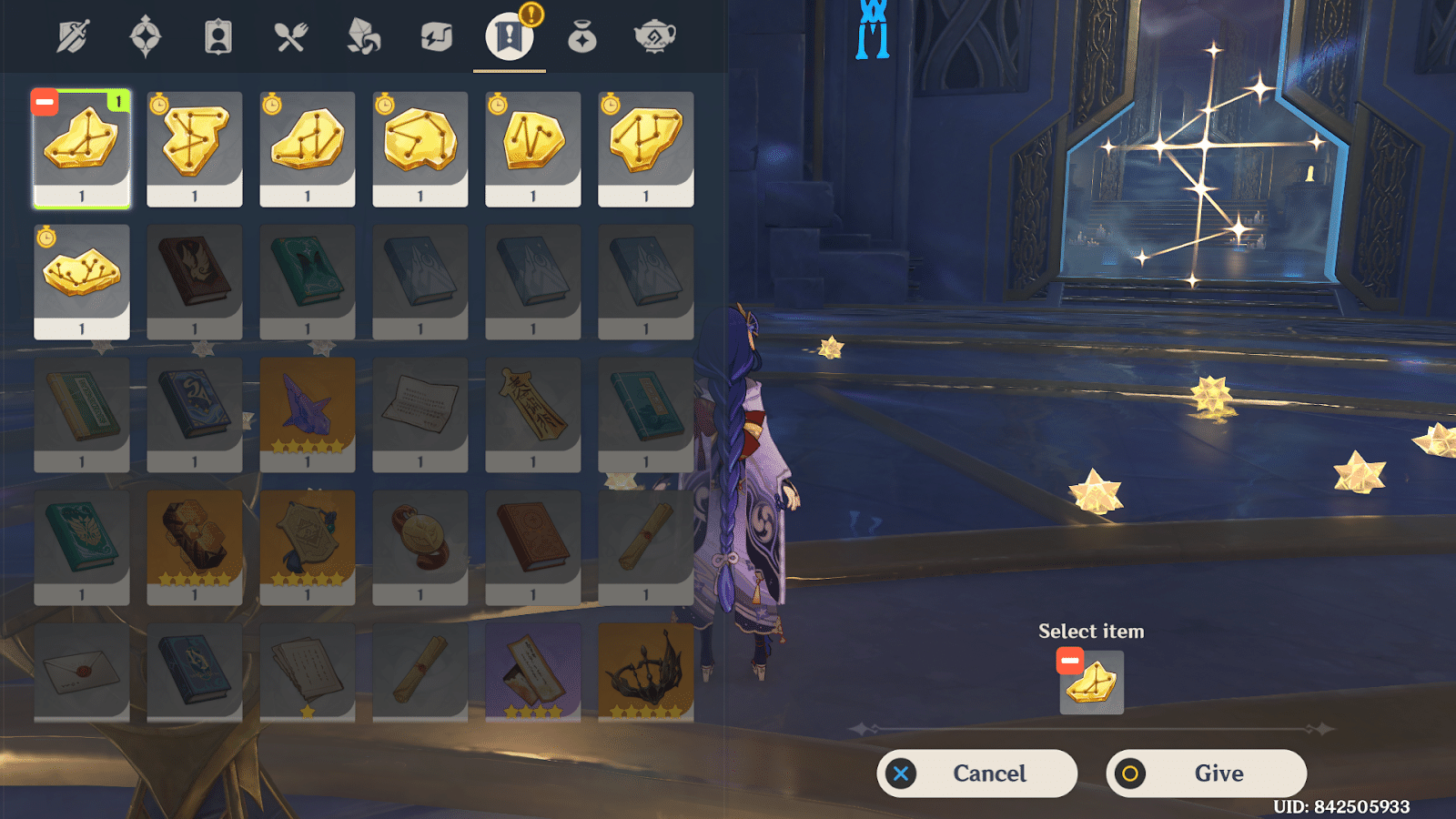Toggle selection of the first gold tablet fragment
1456x819 pixels.
coord(80,146)
